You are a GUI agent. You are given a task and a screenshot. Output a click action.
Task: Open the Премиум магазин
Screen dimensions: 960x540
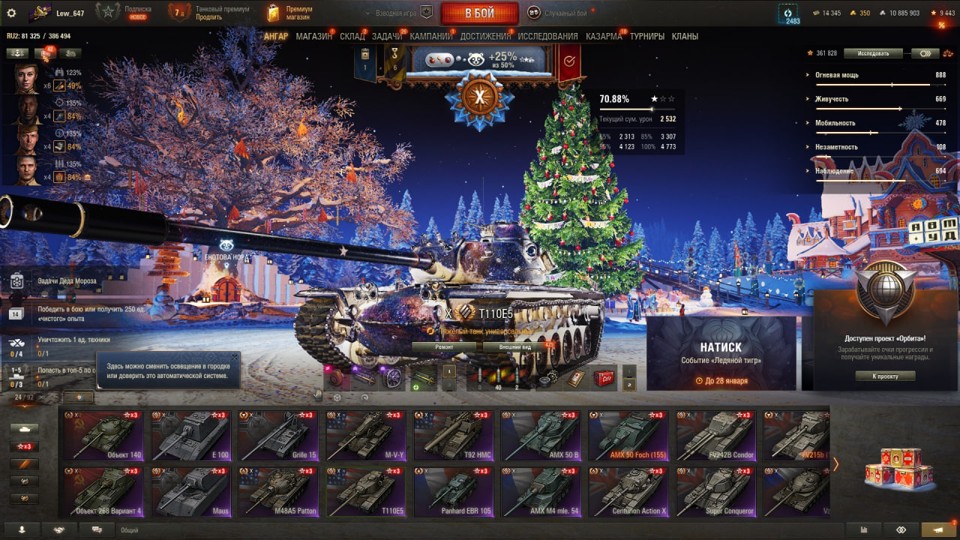tap(290, 12)
